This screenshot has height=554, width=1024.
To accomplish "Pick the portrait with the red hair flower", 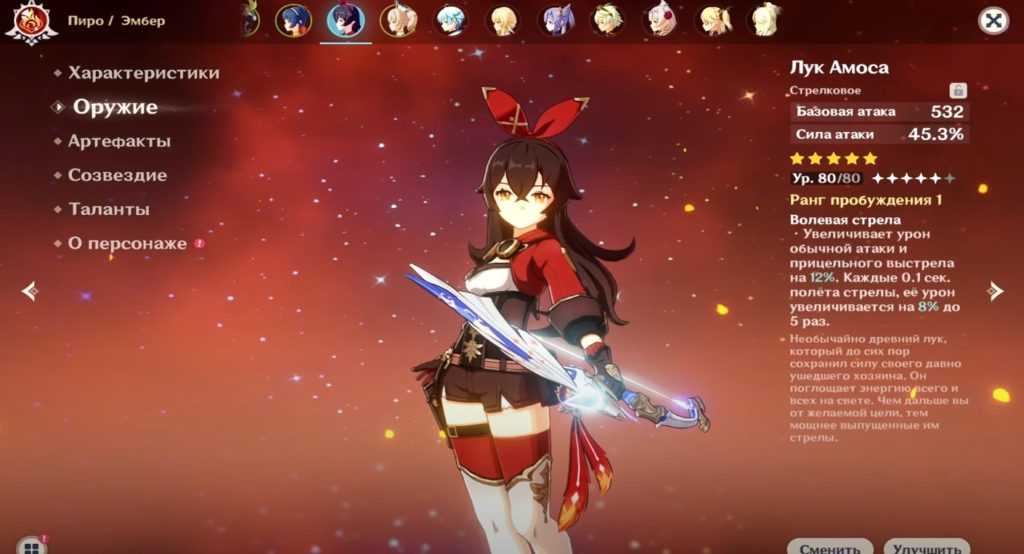I will click(661, 19).
